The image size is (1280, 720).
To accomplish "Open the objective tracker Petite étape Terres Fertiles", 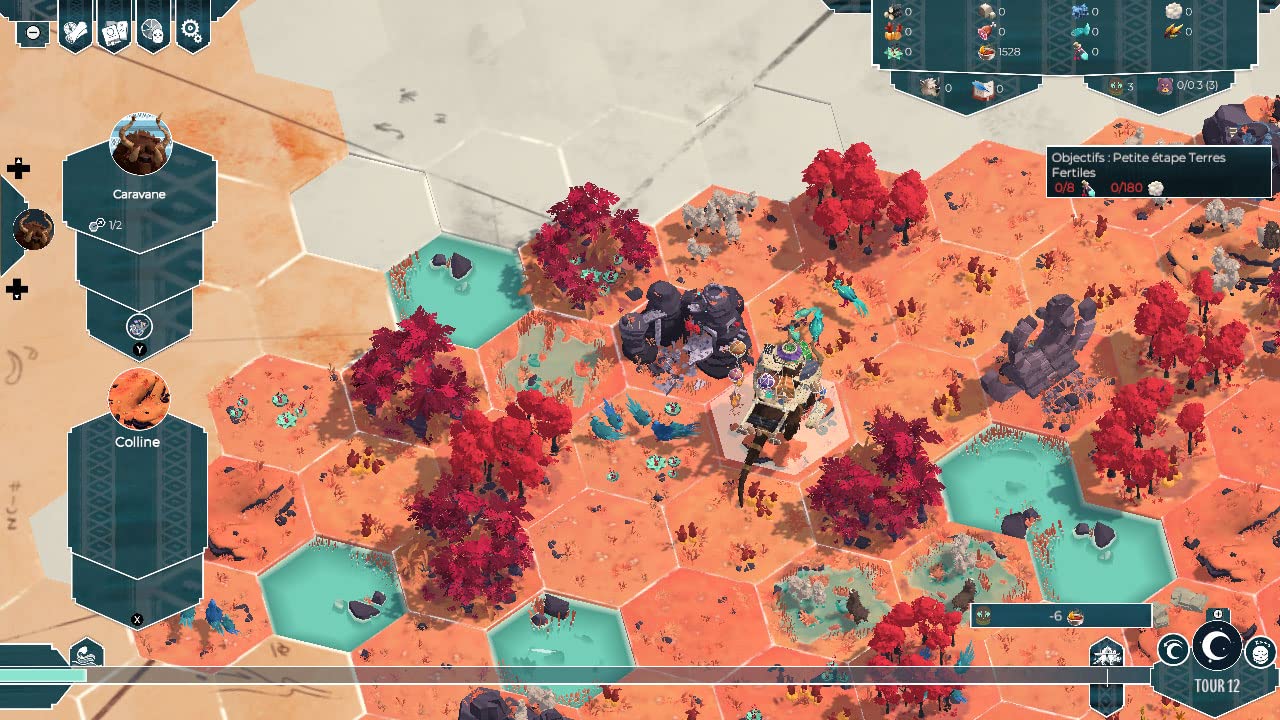I will 1158,172.
